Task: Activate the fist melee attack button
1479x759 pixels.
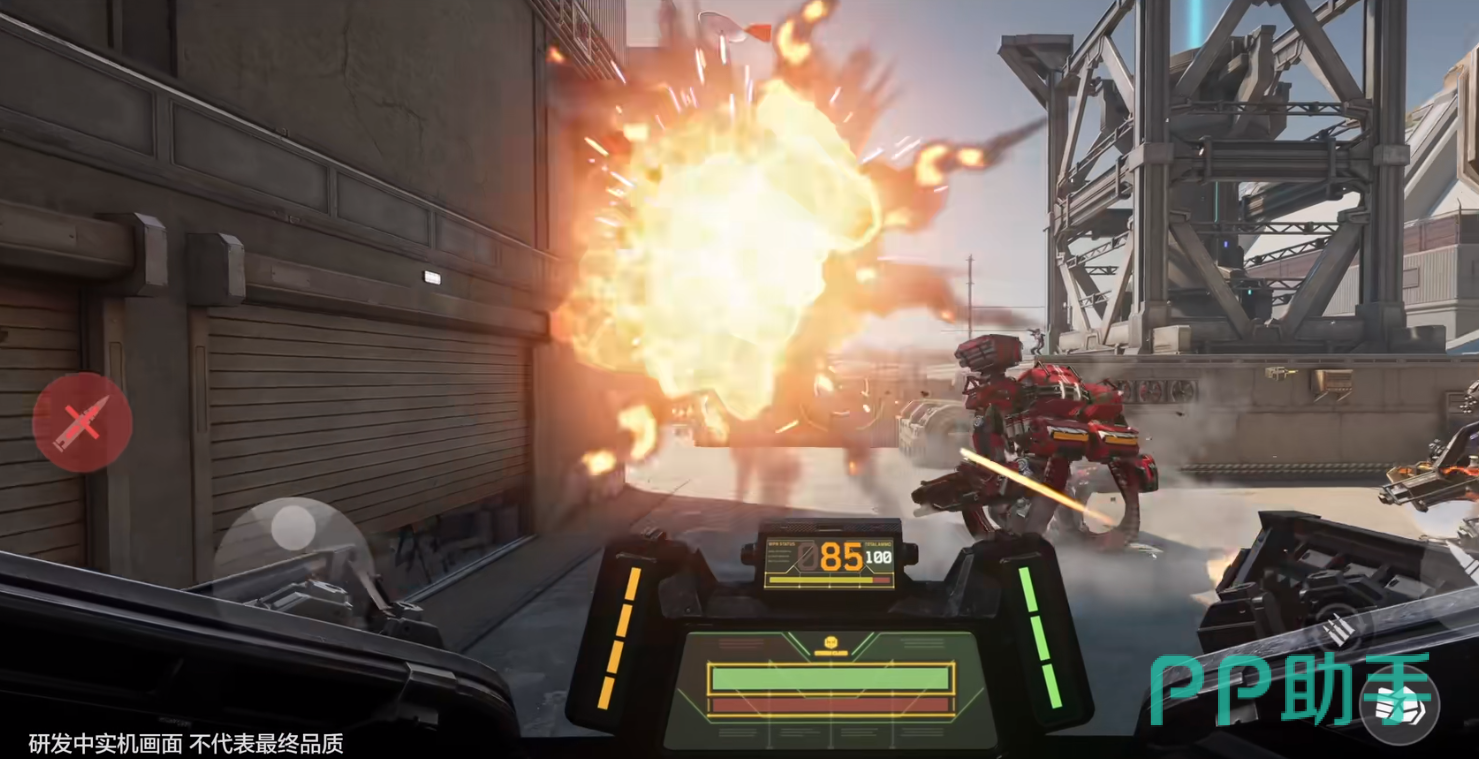Action: click(1398, 706)
